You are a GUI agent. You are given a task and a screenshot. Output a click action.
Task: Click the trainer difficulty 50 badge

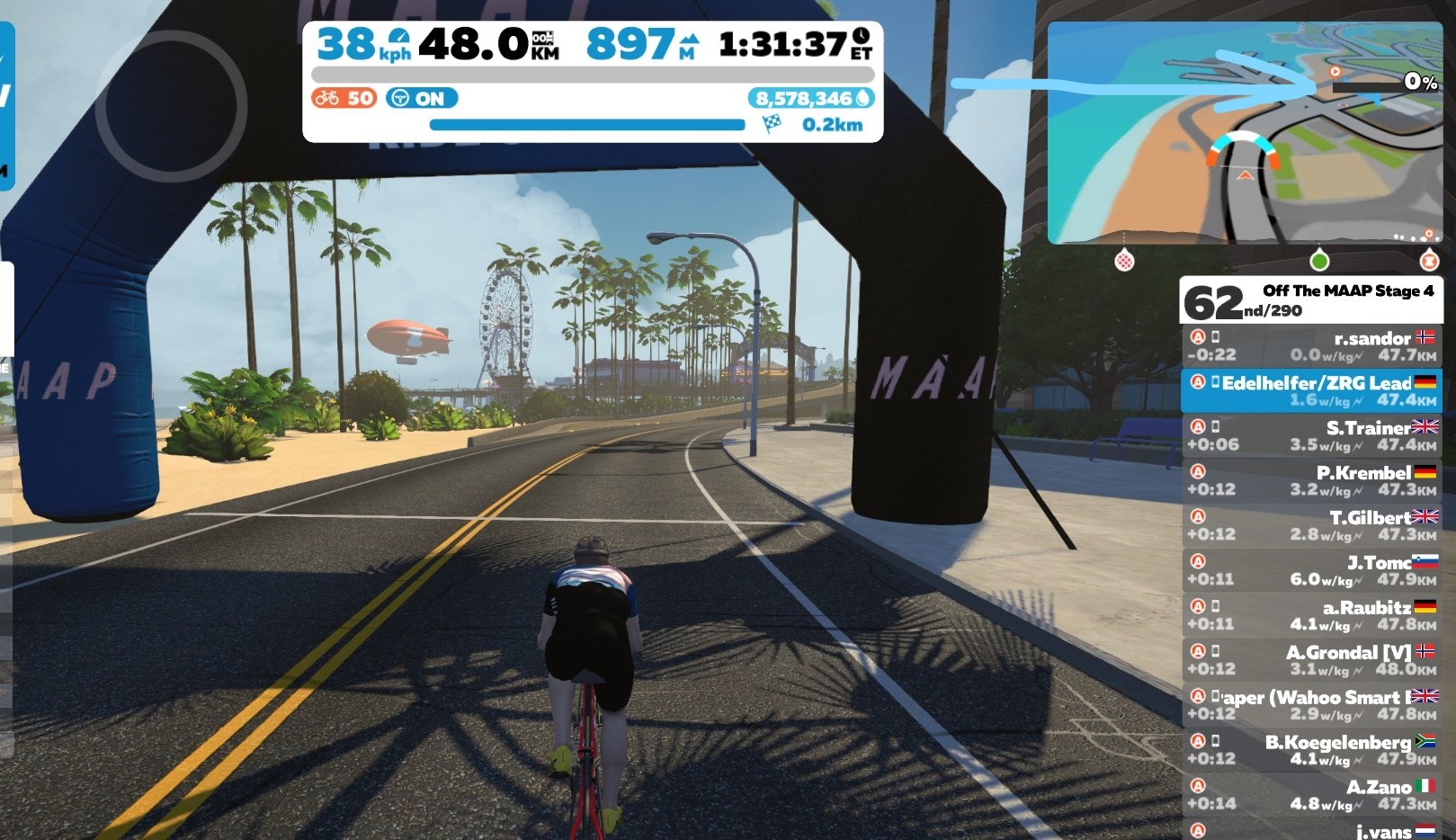point(344,98)
